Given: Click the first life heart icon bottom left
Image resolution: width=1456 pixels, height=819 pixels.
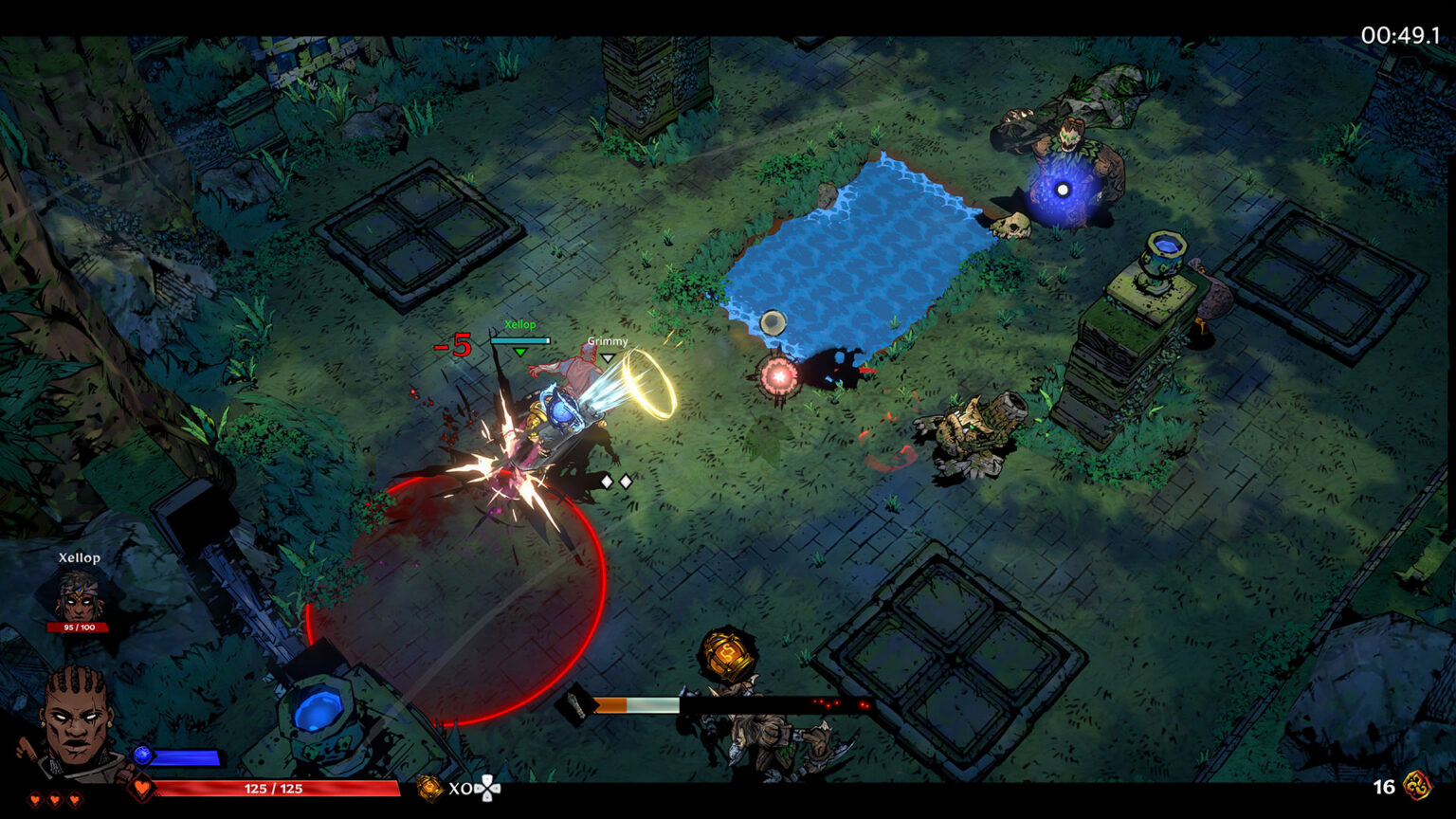Looking at the screenshot, I should 34,799.
